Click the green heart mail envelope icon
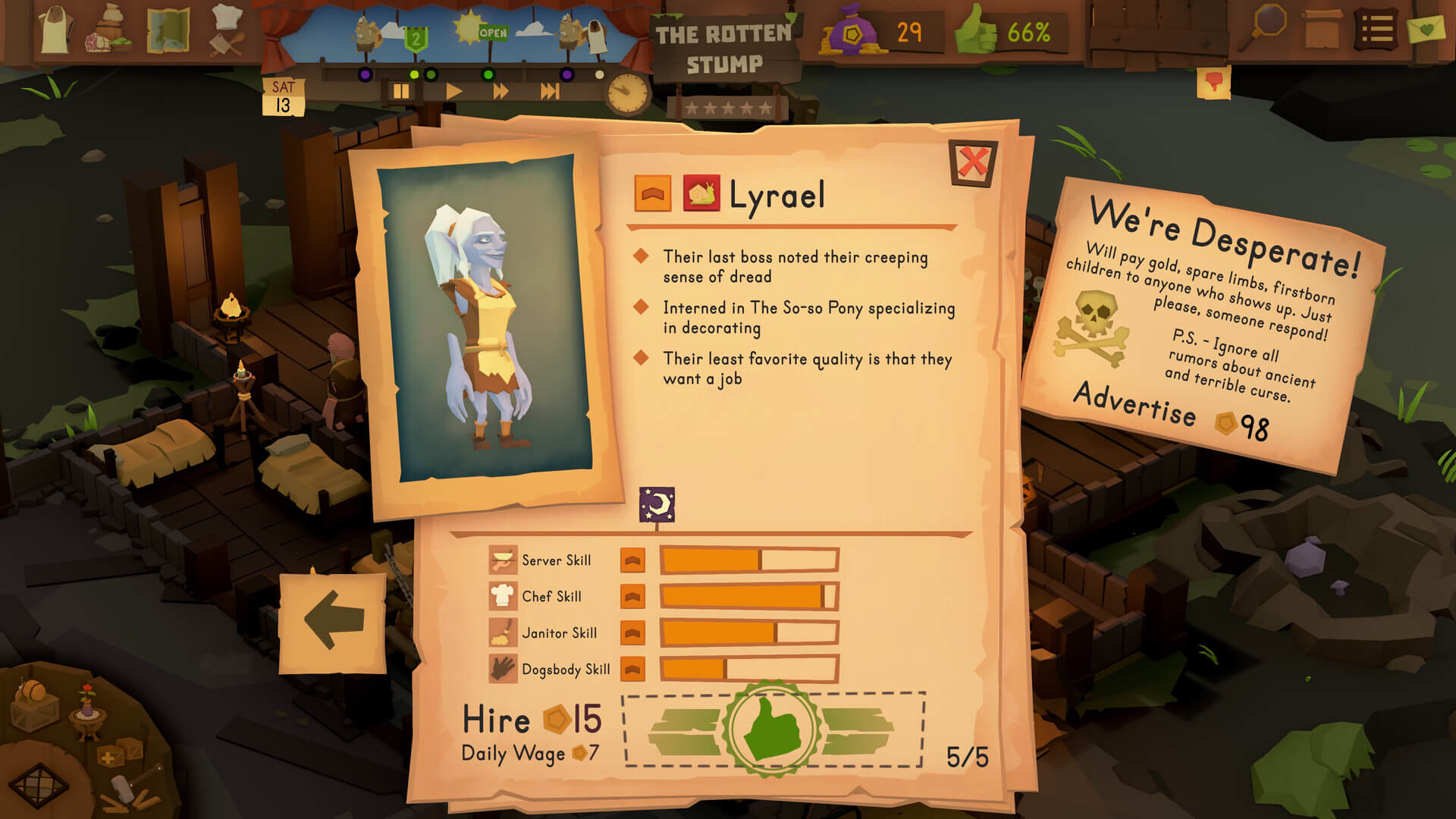This screenshot has width=1456, height=819. point(1428,30)
